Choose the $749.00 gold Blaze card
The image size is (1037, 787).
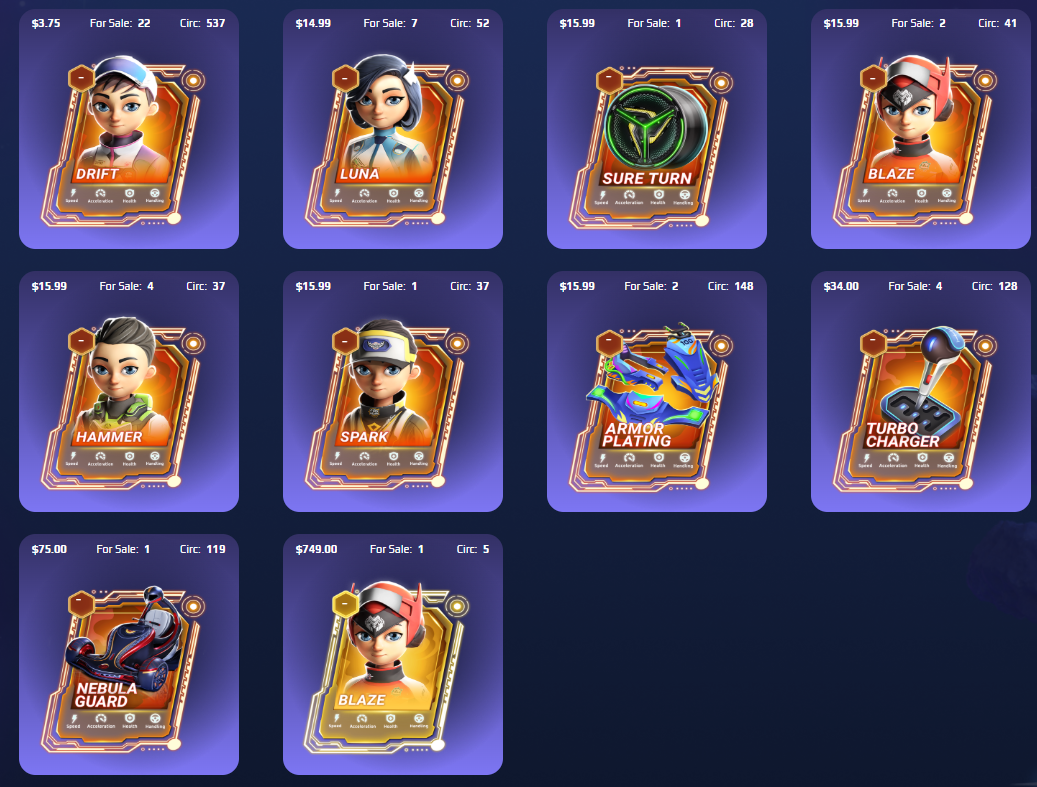pyautogui.click(x=392, y=663)
